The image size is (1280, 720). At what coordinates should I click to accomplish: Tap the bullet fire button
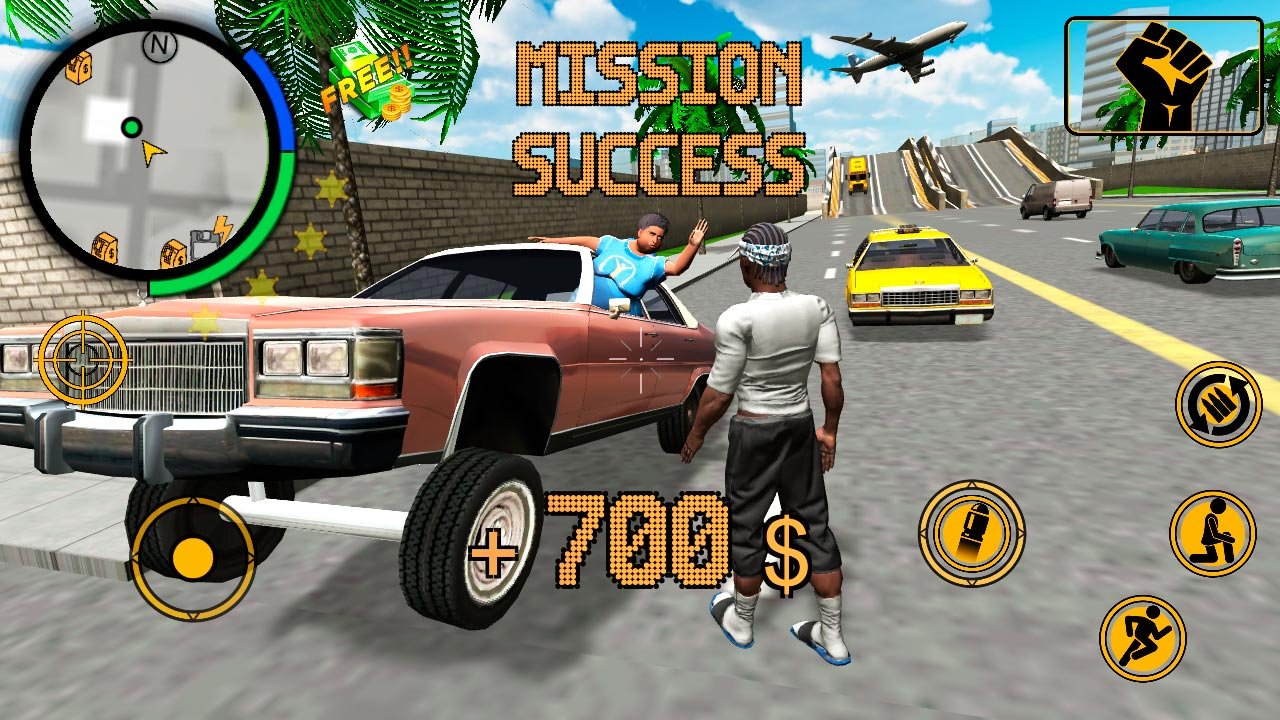(x=971, y=533)
